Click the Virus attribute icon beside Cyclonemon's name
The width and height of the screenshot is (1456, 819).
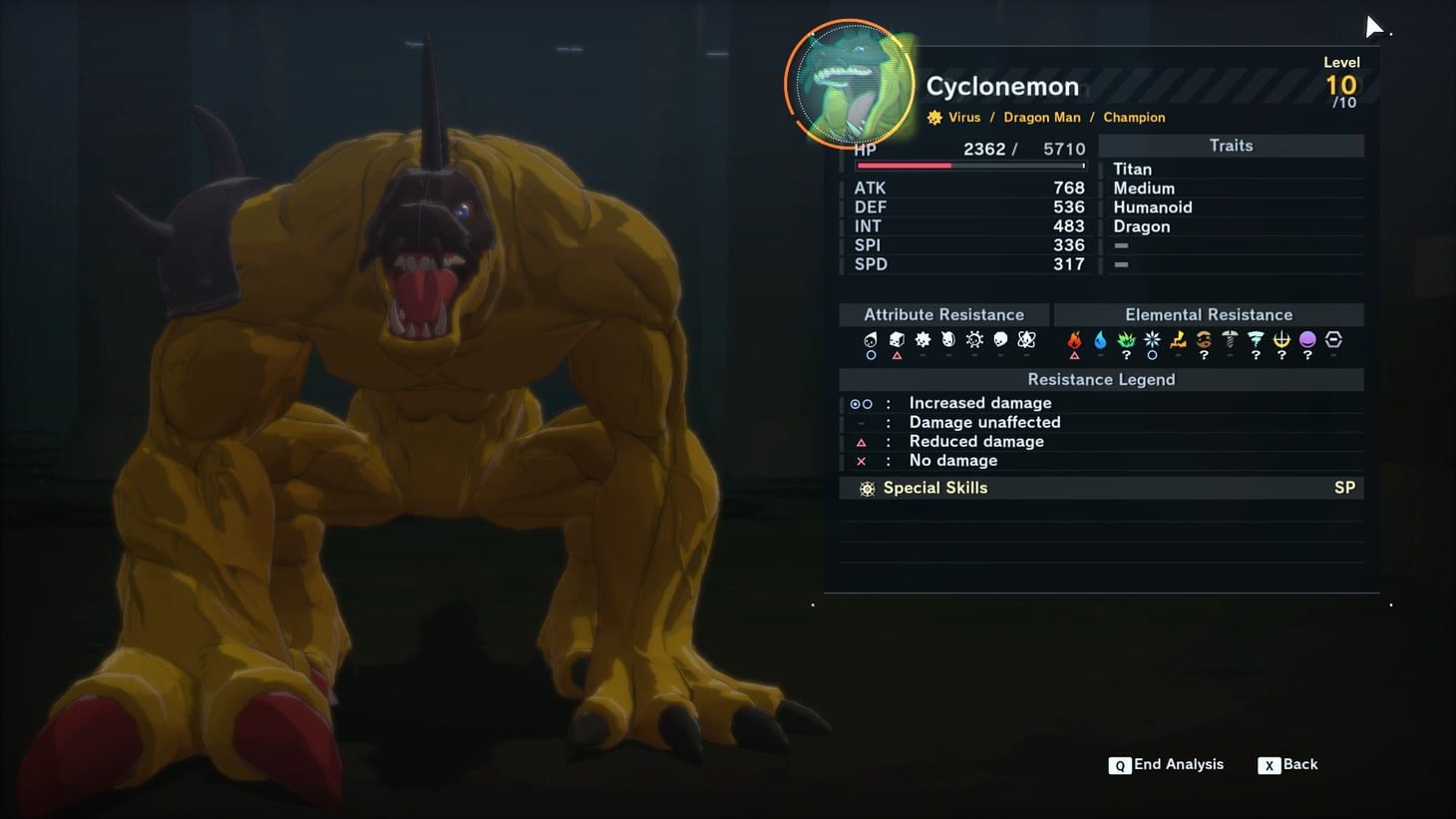(x=933, y=117)
